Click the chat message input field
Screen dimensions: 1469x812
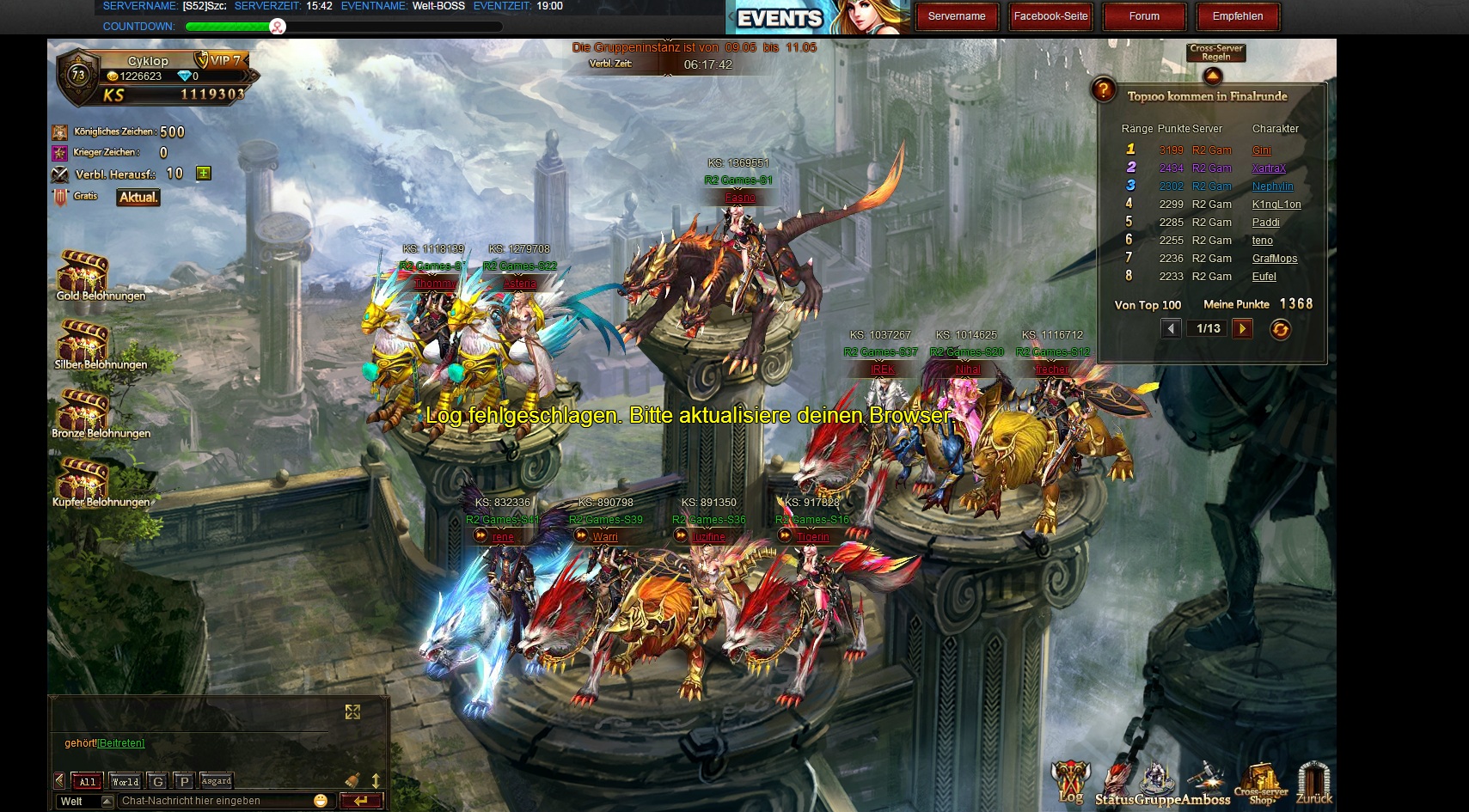click(215, 801)
